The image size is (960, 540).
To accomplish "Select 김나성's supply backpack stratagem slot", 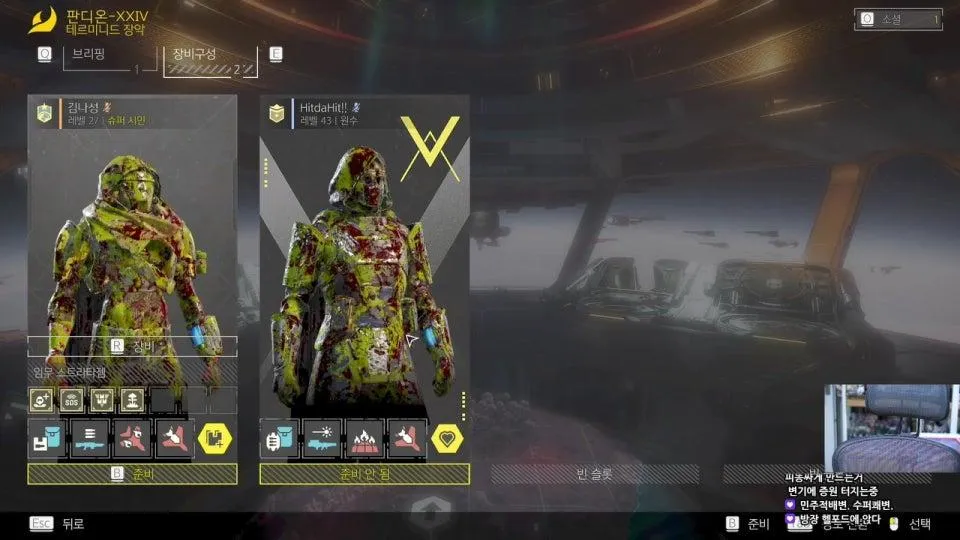I will 47,438.
